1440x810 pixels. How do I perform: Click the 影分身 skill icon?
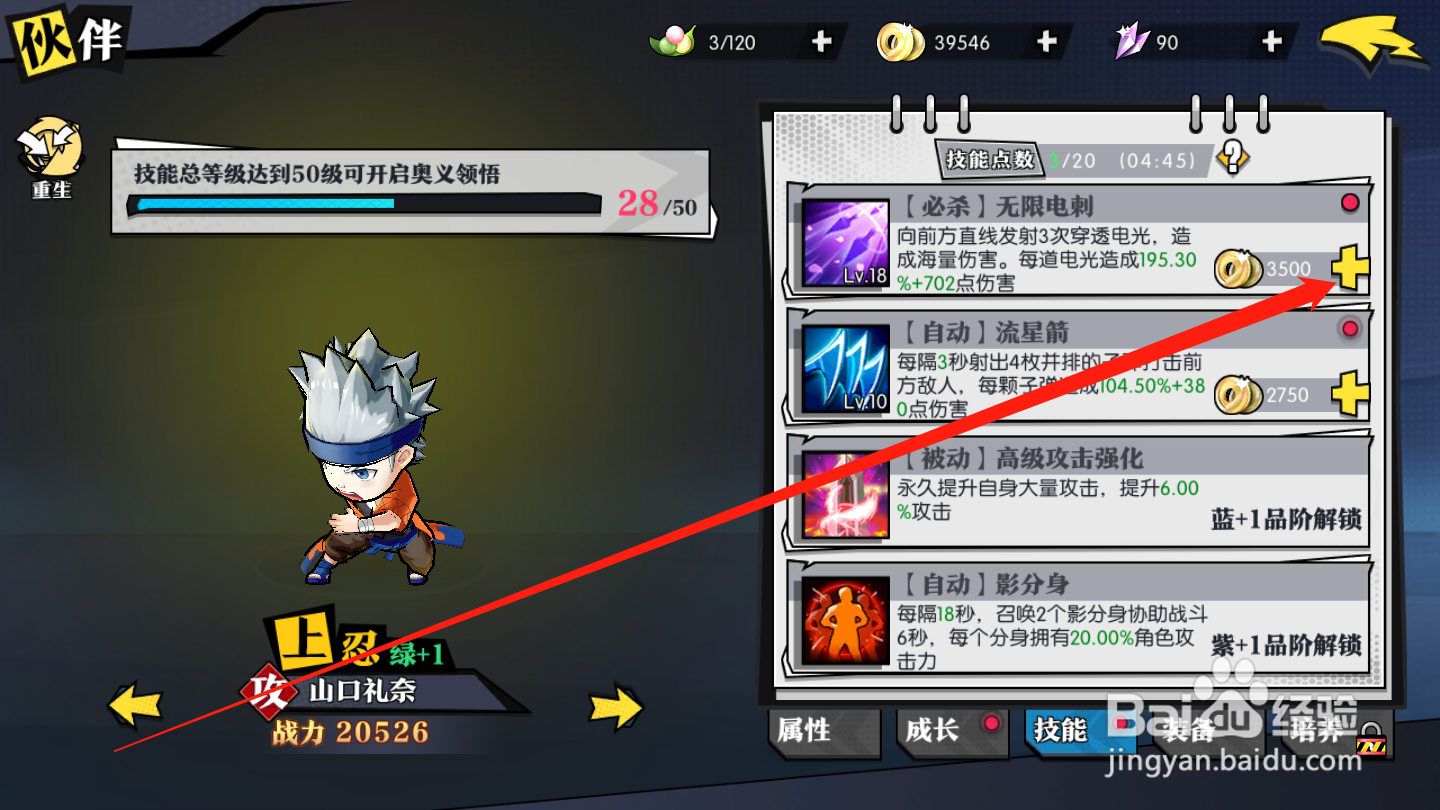coord(845,617)
